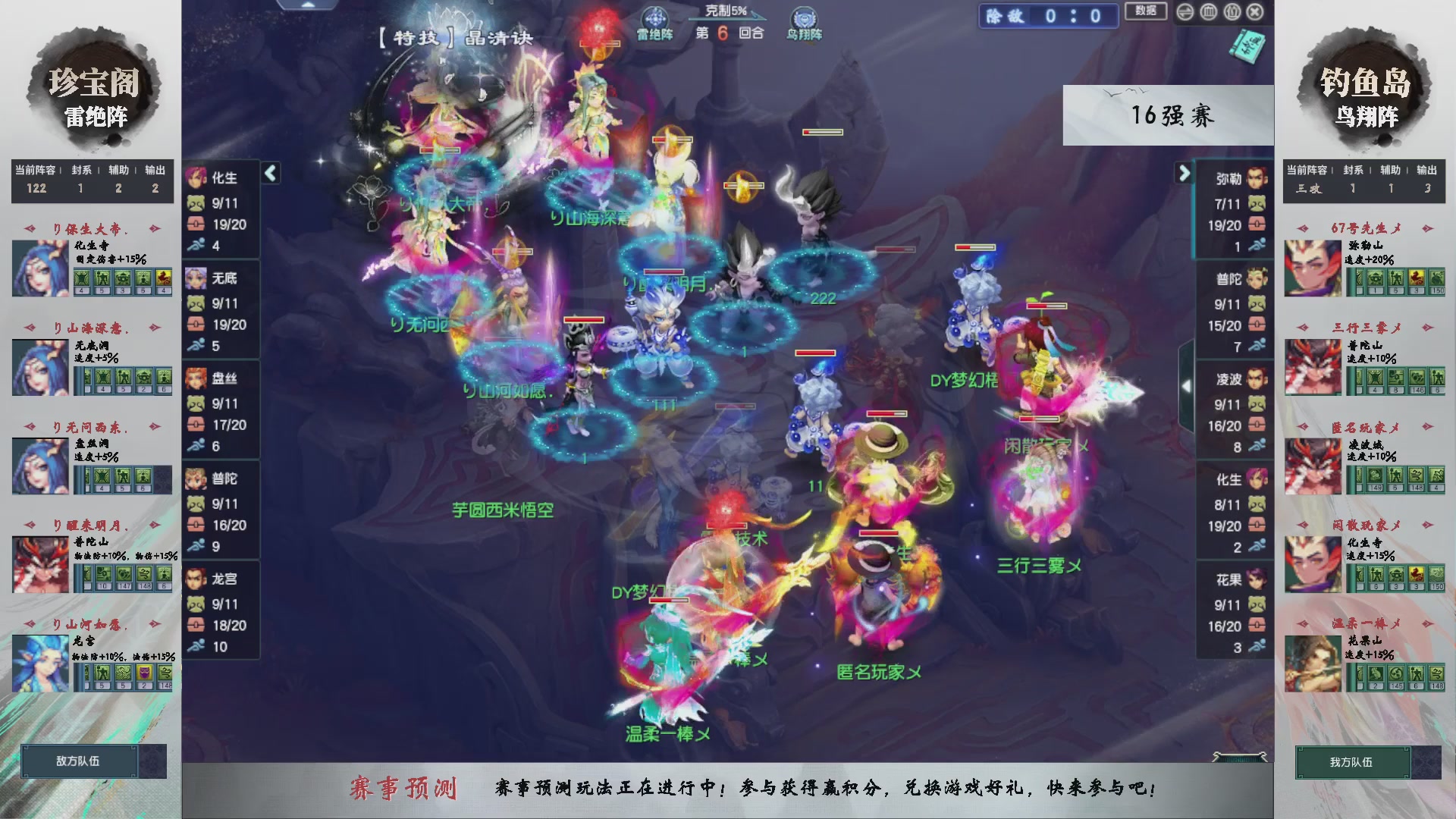Collapse the left roster with the arrow chevron
This screenshot has height=819, width=1456.
(x=269, y=173)
